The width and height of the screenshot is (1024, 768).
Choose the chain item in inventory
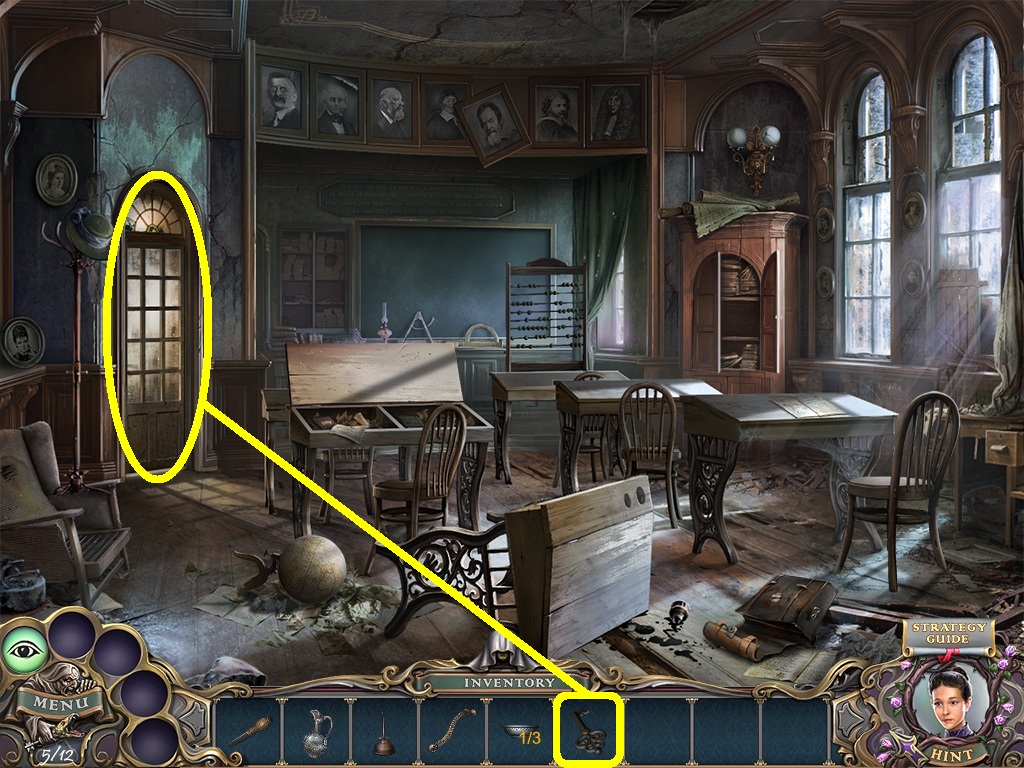tap(452, 732)
